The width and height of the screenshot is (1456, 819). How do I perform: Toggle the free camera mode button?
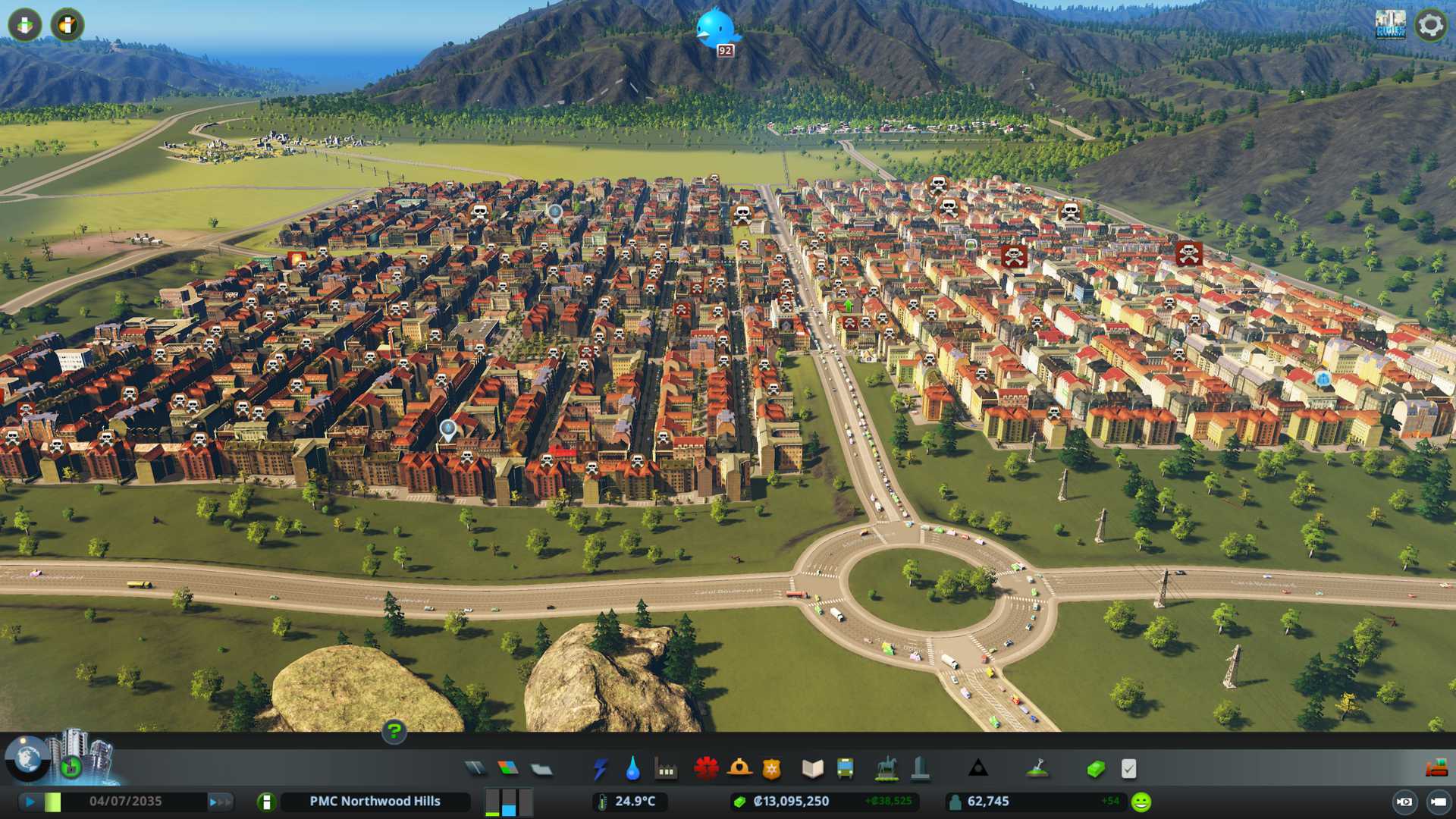click(x=1438, y=802)
